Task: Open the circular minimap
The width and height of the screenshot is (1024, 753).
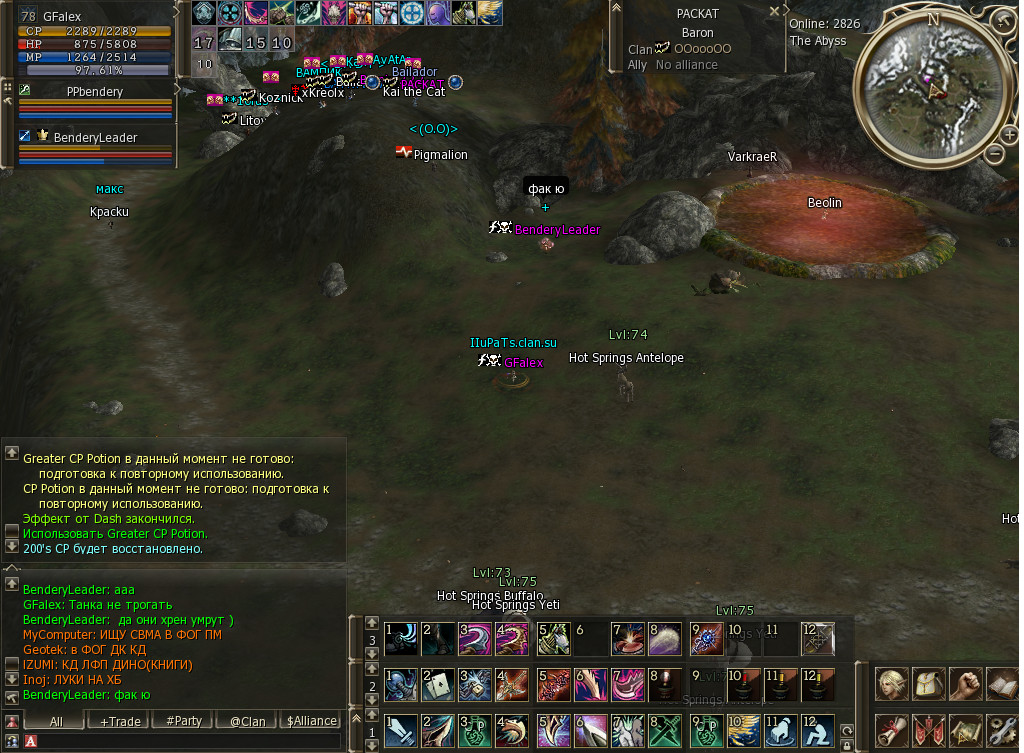Action: [x=933, y=87]
